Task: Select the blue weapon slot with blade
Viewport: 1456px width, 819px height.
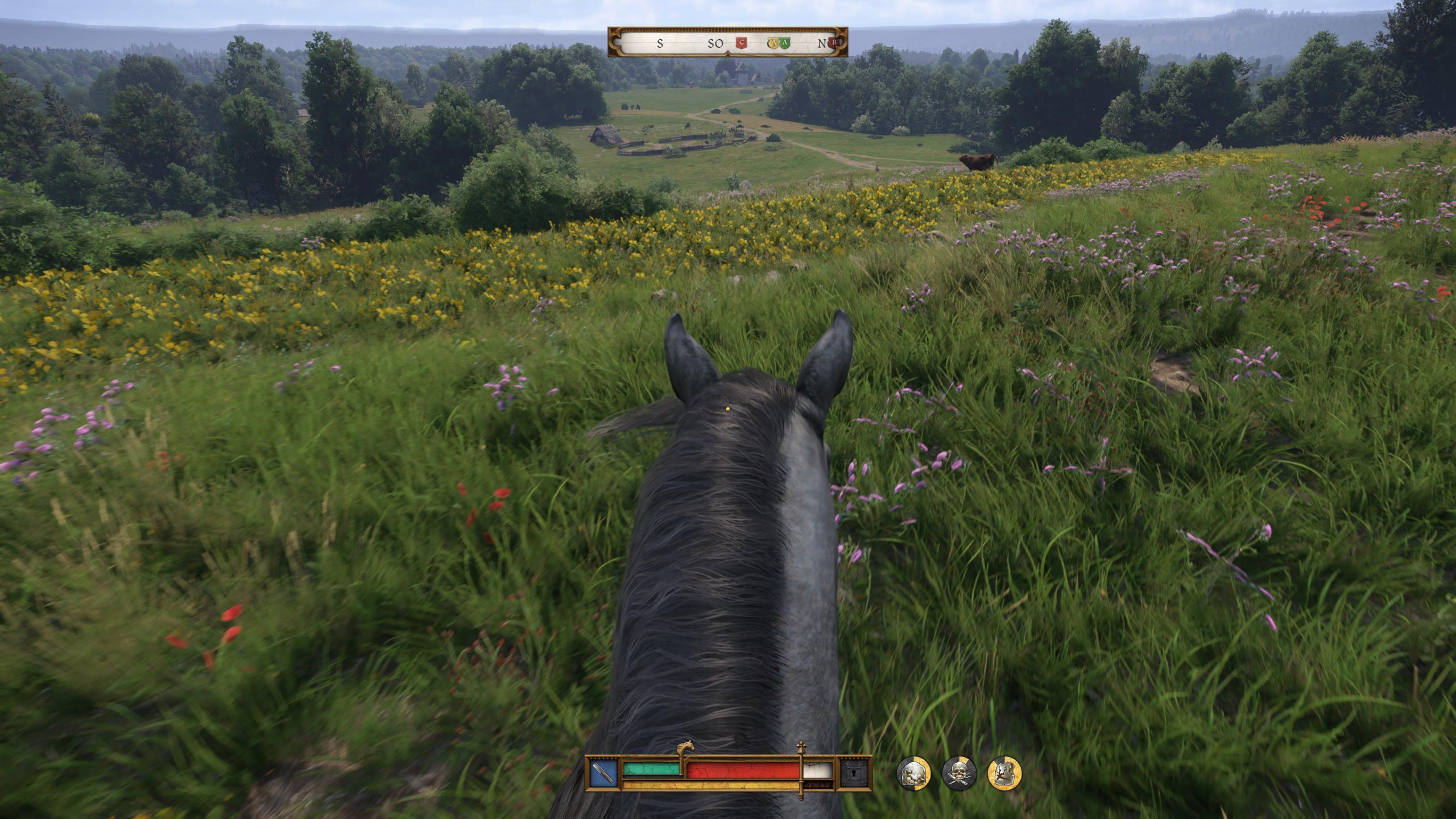Action: click(x=603, y=773)
